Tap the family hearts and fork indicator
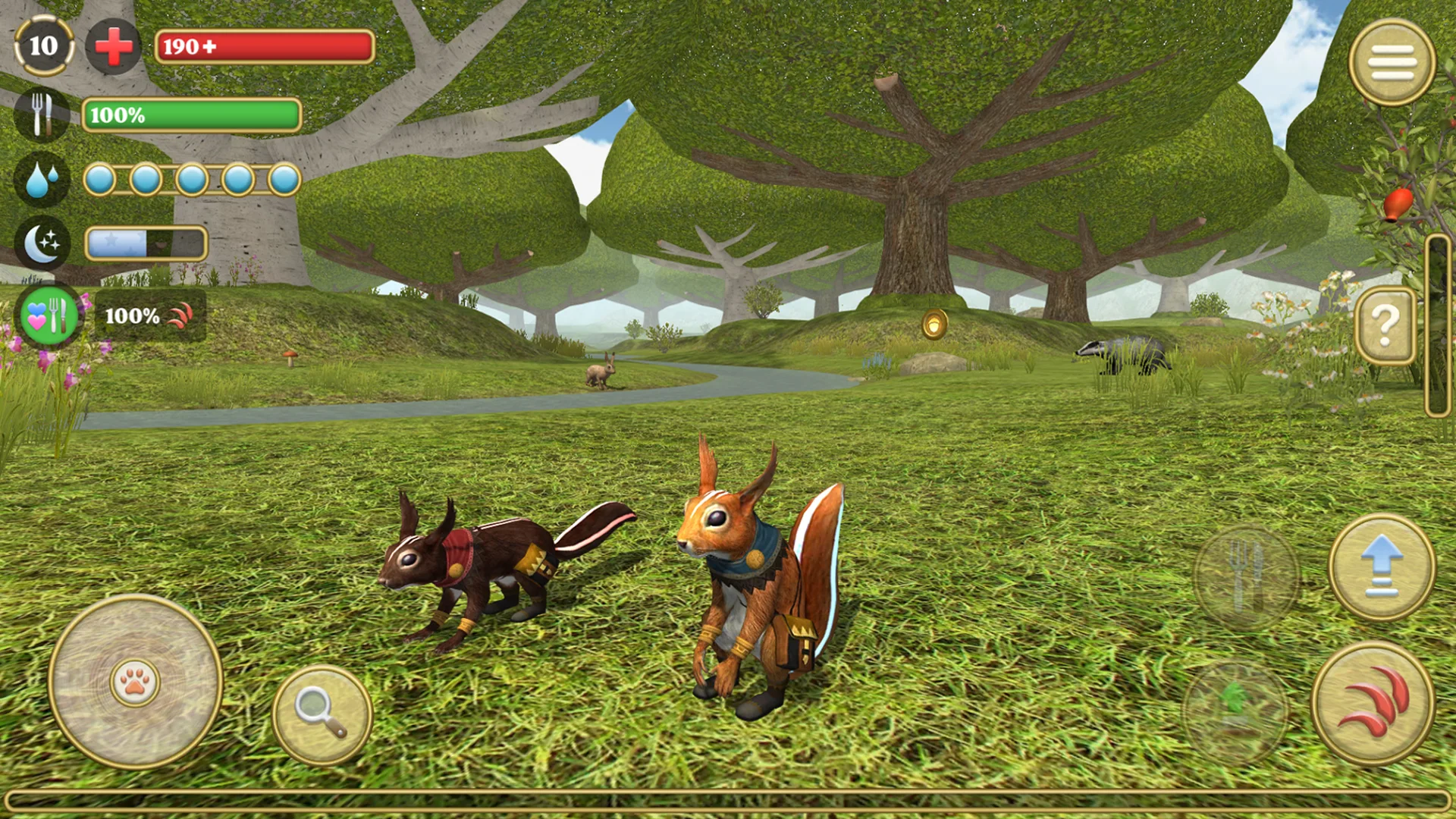1456x819 pixels. tap(49, 315)
